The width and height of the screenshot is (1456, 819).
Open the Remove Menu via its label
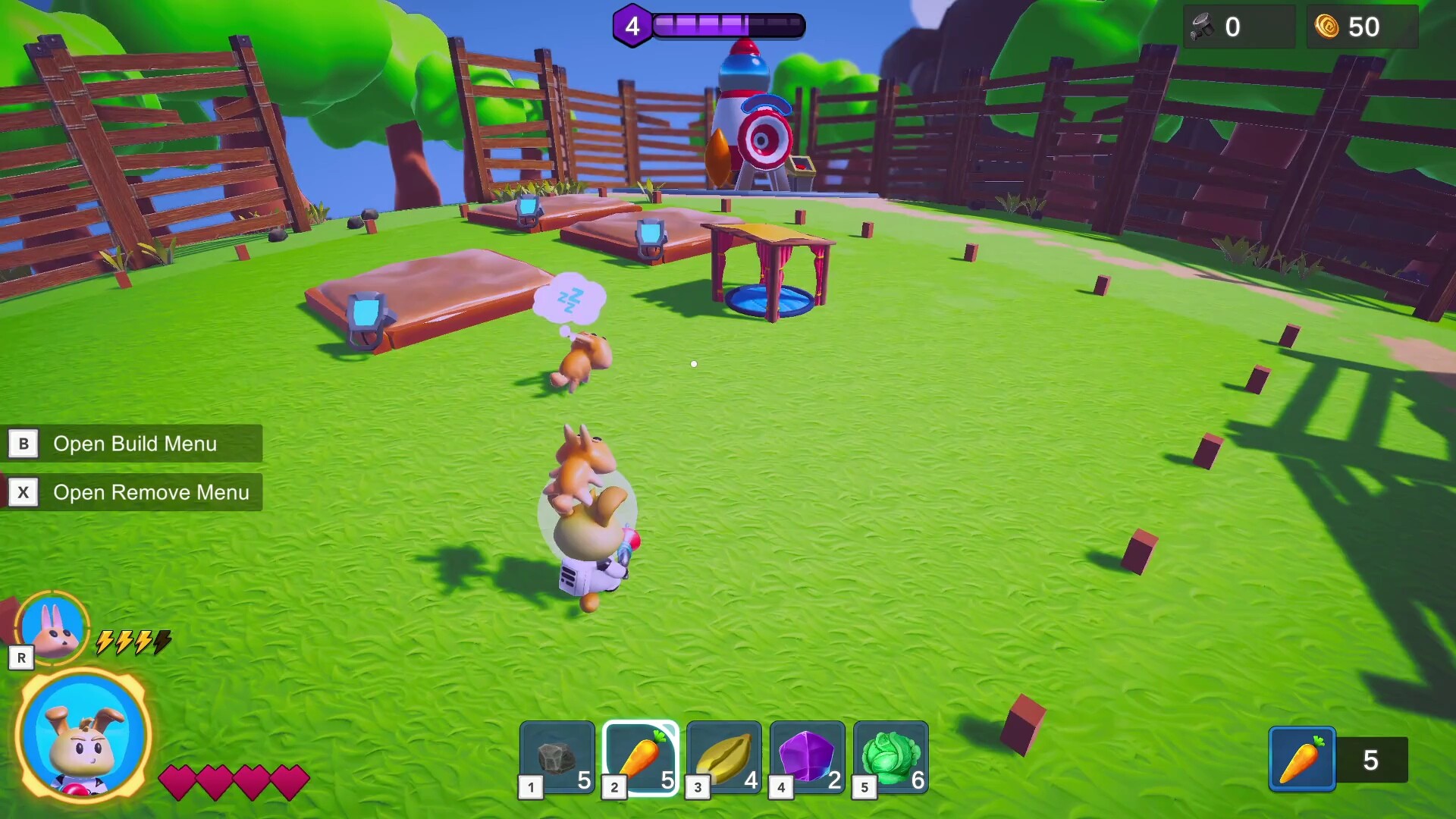pyautogui.click(x=150, y=492)
